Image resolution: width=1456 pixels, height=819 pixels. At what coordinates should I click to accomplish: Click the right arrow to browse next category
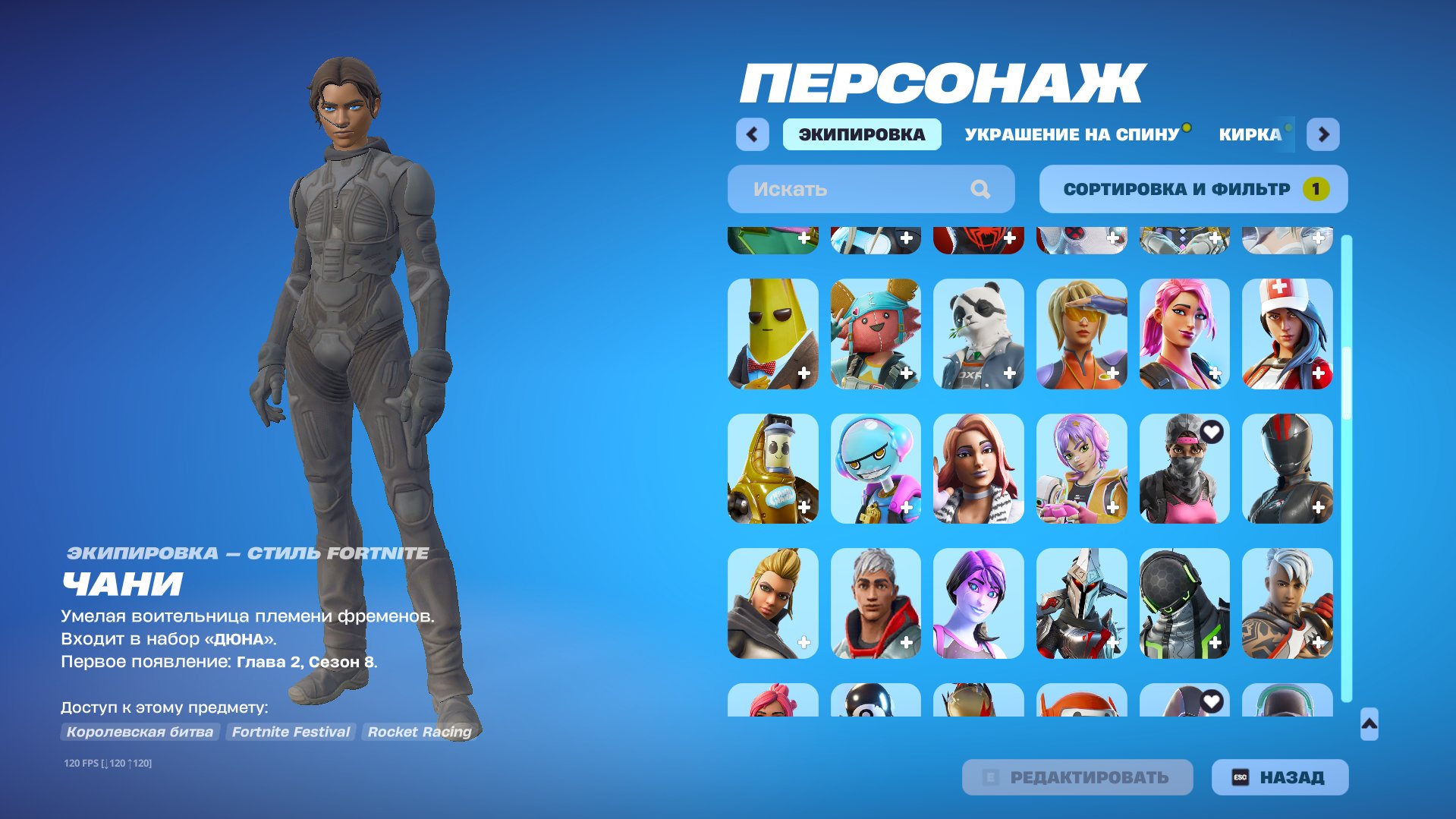pyautogui.click(x=1323, y=134)
